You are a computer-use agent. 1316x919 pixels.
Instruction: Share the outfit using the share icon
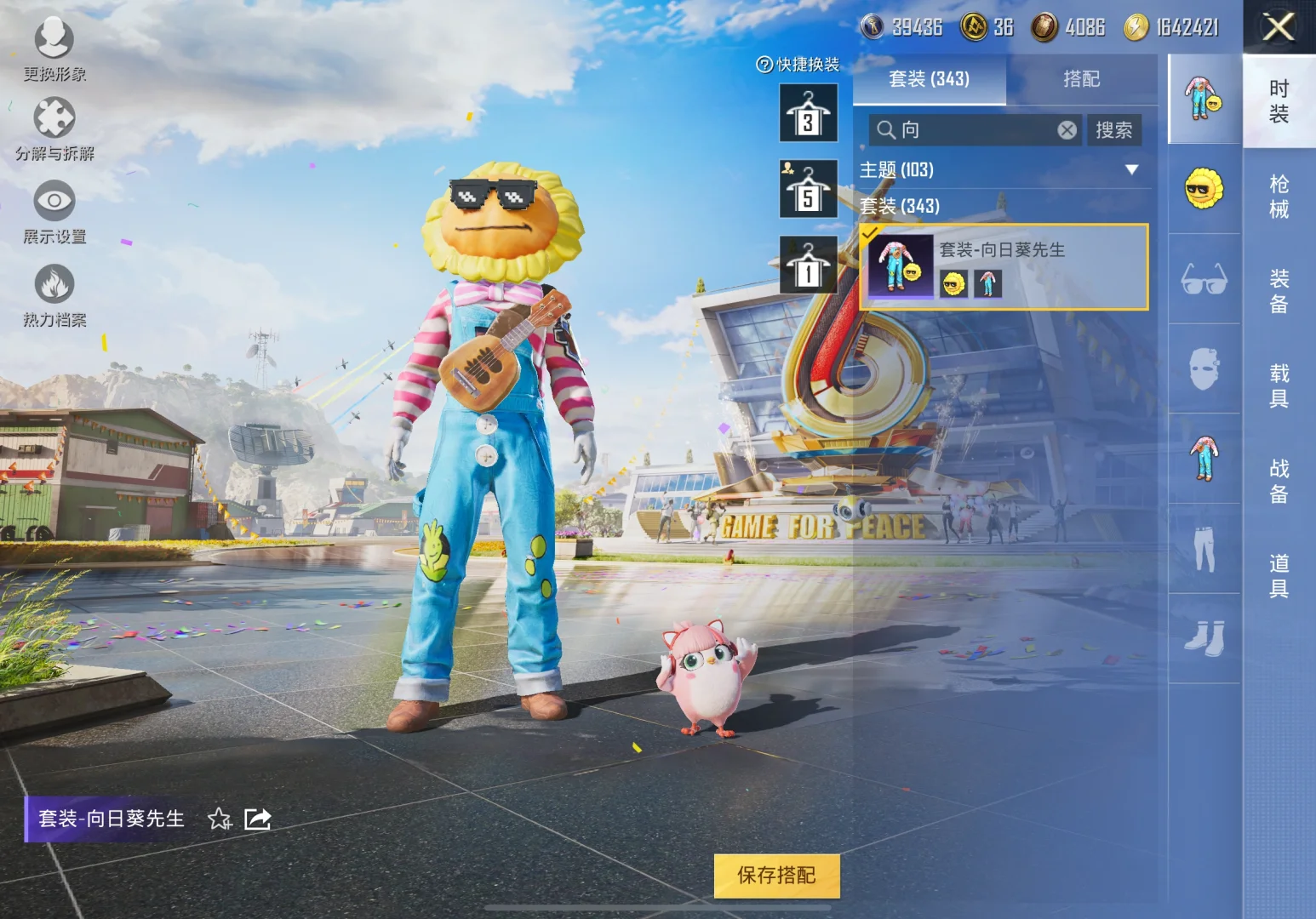257,819
